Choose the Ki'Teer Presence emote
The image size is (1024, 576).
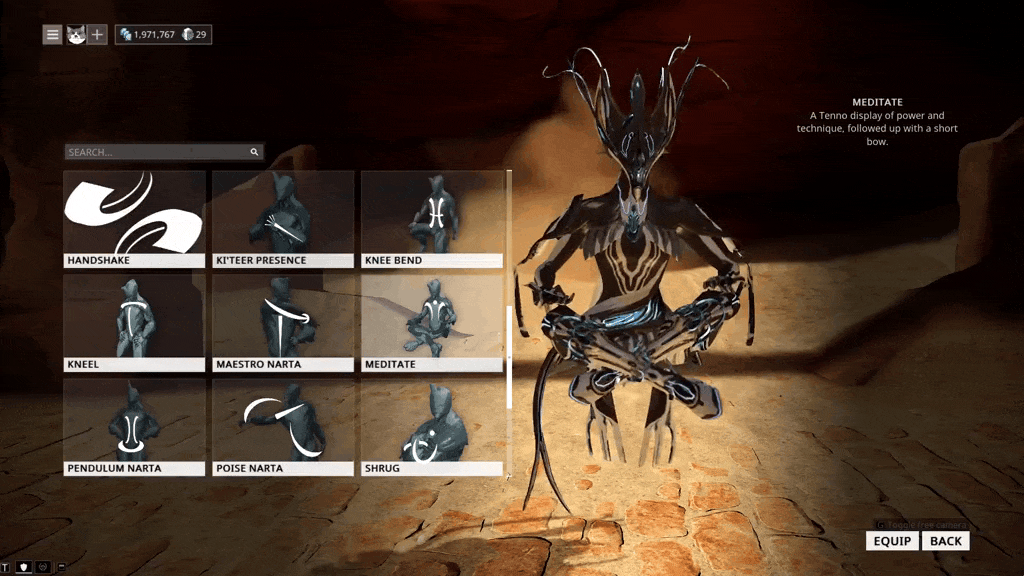283,218
